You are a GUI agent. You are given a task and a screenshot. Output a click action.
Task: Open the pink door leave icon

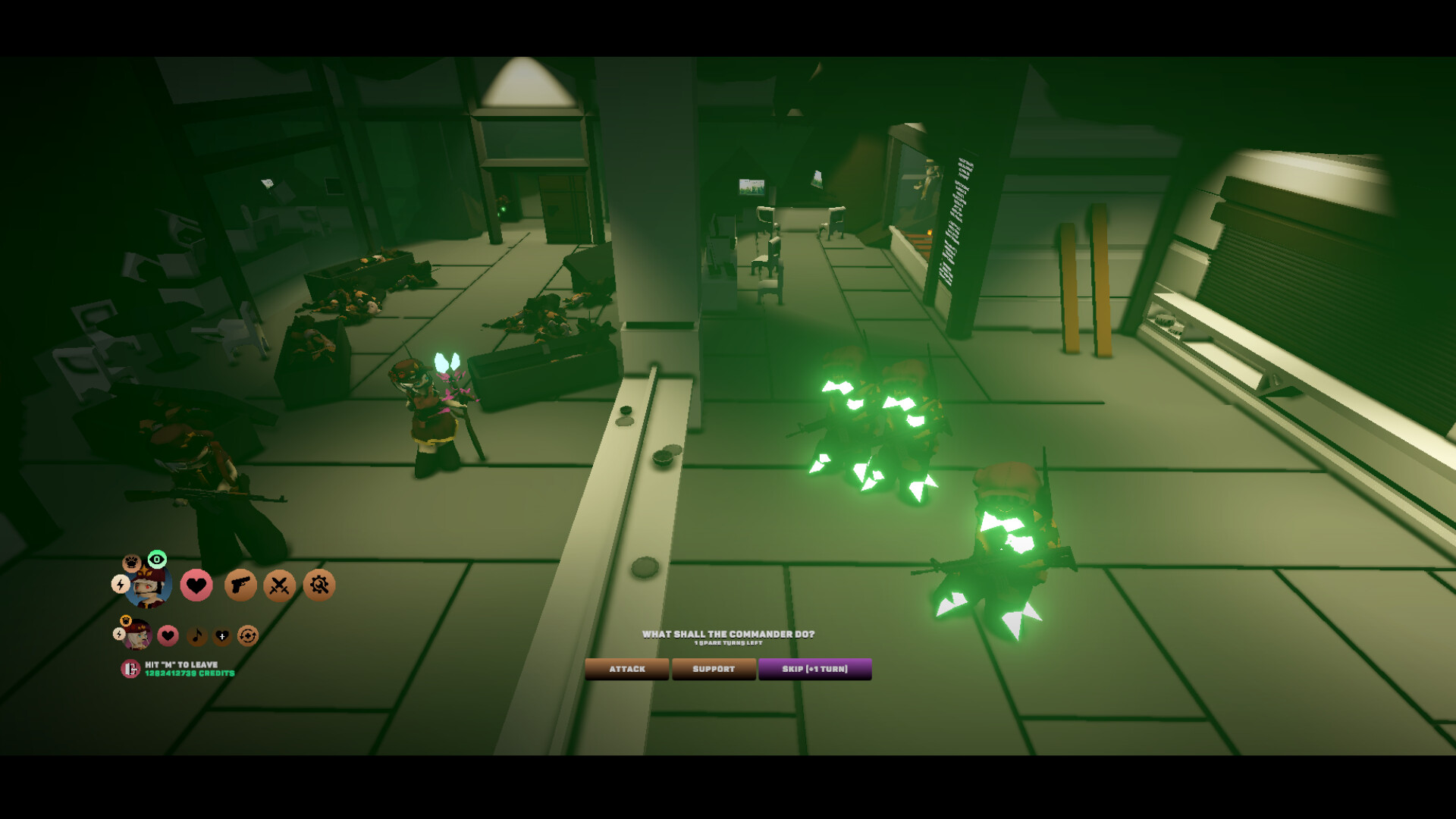click(x=130, y=669)
